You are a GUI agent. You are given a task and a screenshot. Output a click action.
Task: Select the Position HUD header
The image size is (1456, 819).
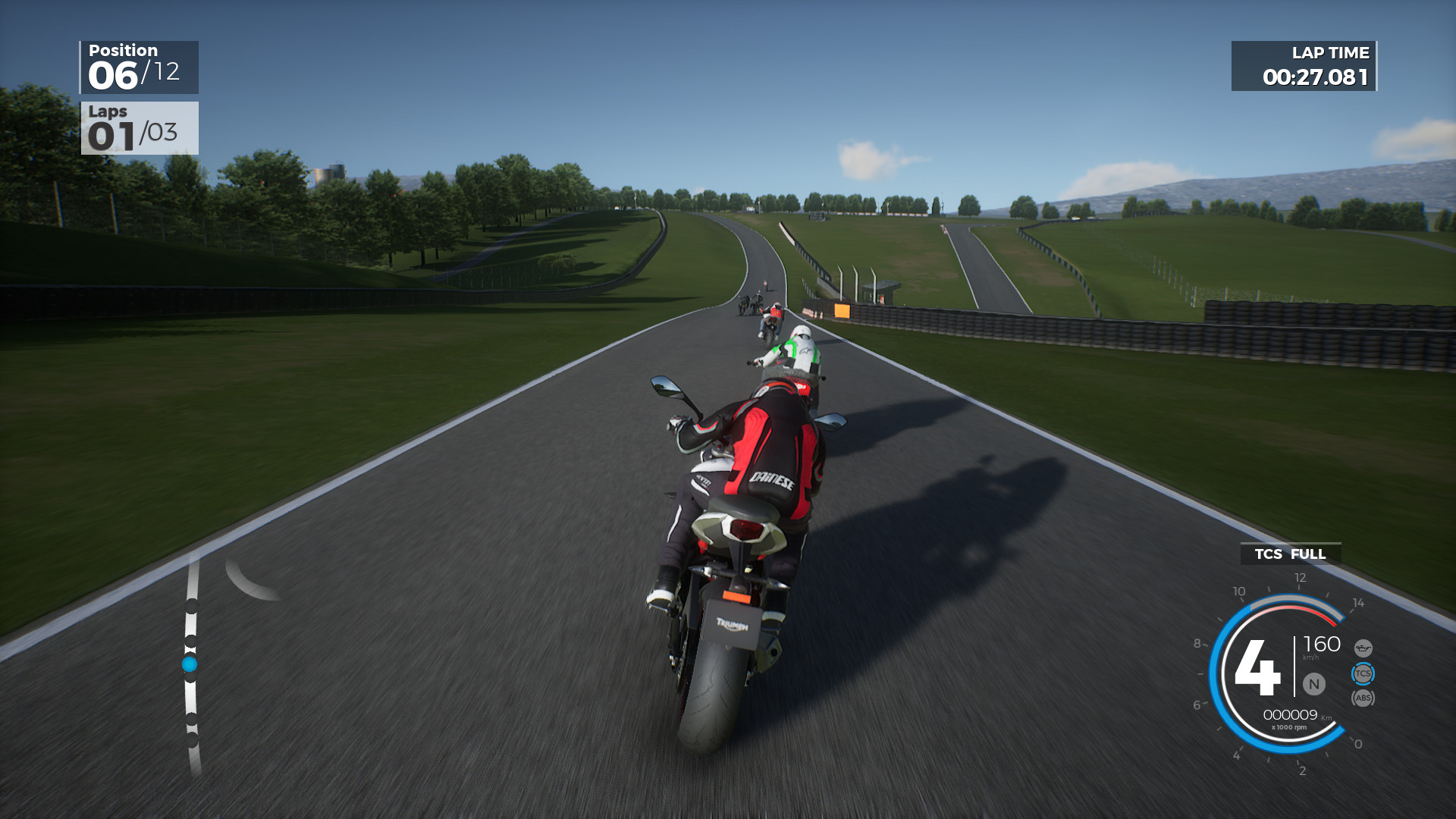point(121,50)
